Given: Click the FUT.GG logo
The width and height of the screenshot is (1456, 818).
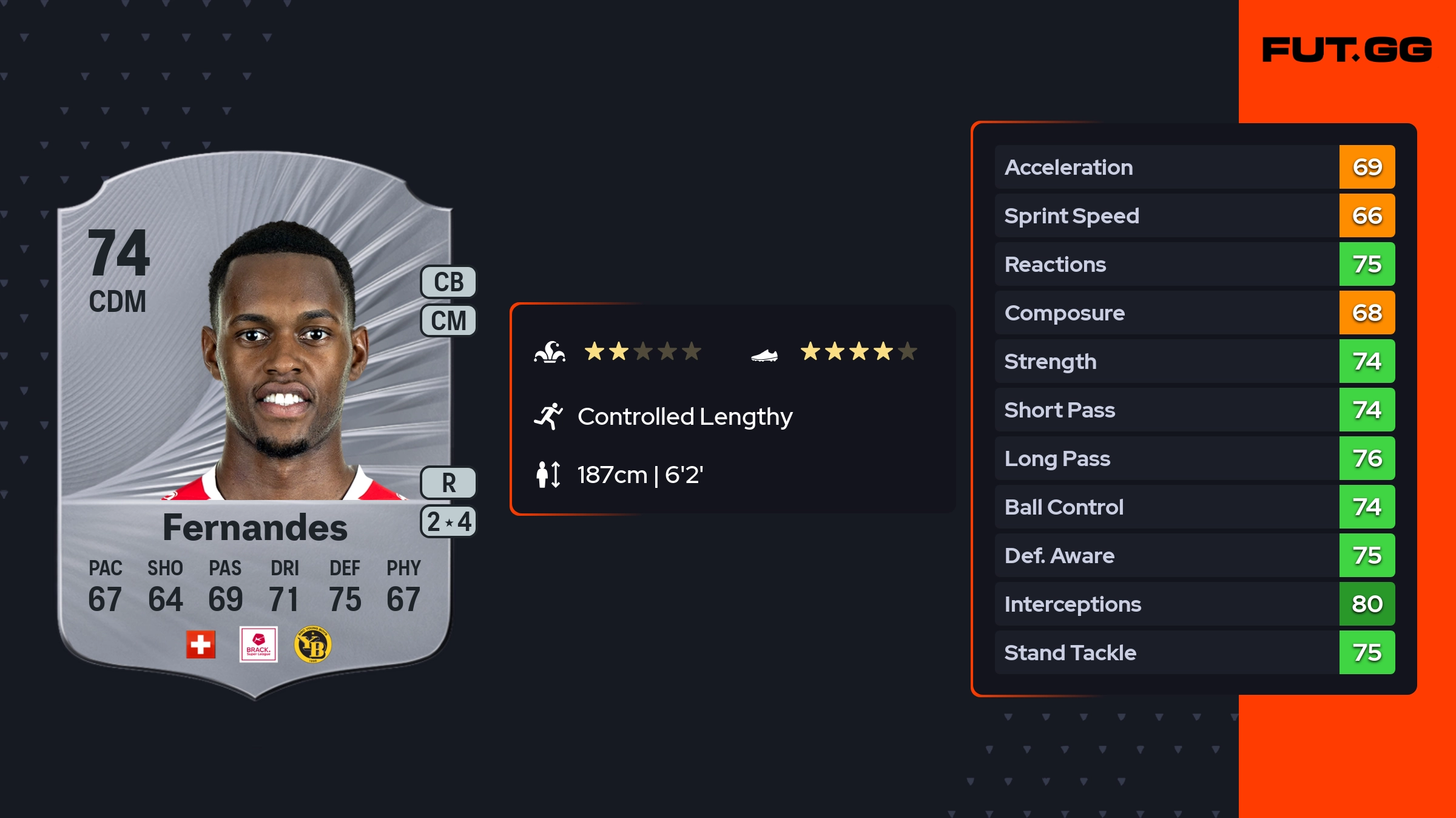Looking at the screenshot, I should click(x=1347, y=50).
